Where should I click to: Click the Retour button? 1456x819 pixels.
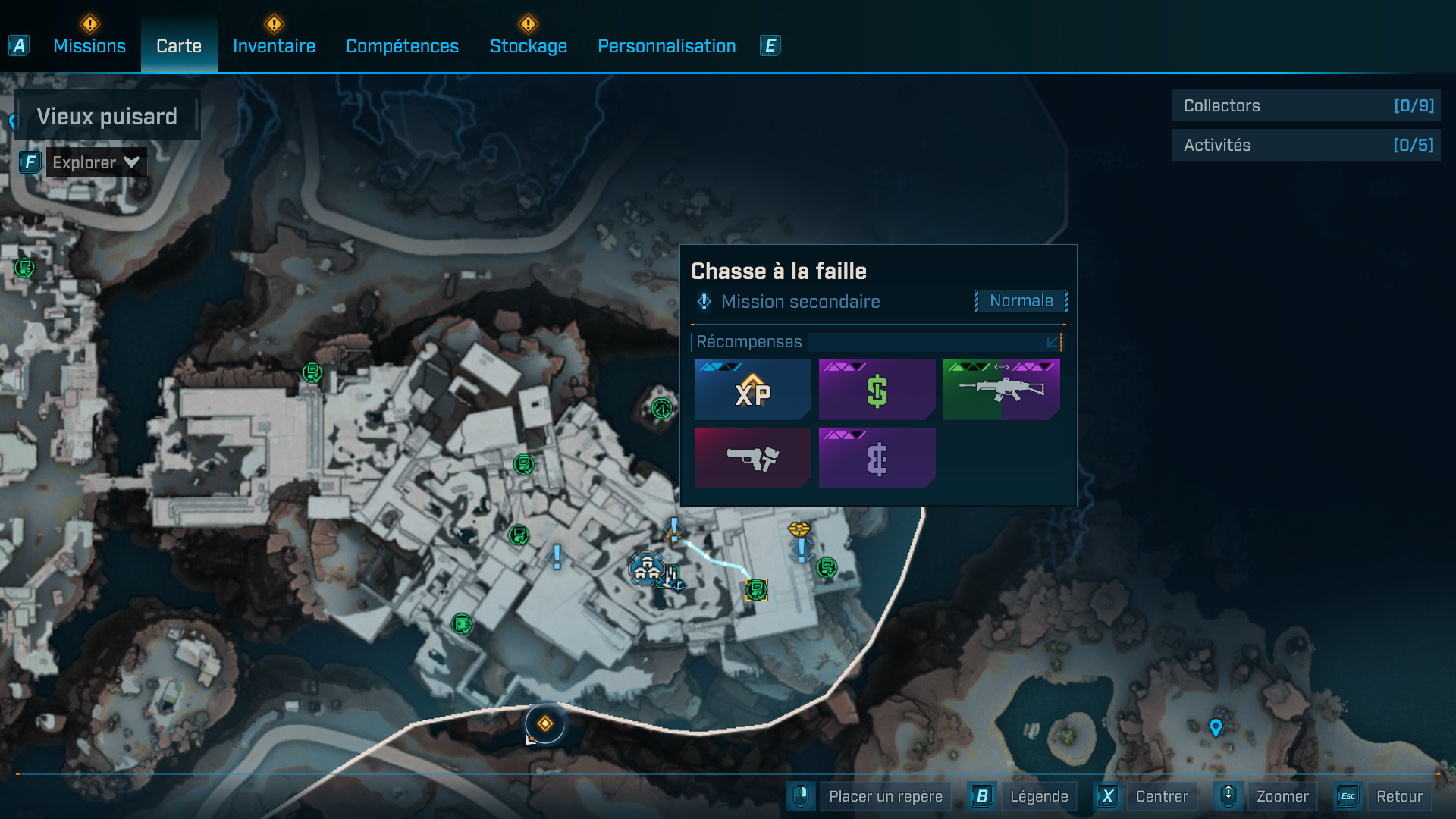1398,796
